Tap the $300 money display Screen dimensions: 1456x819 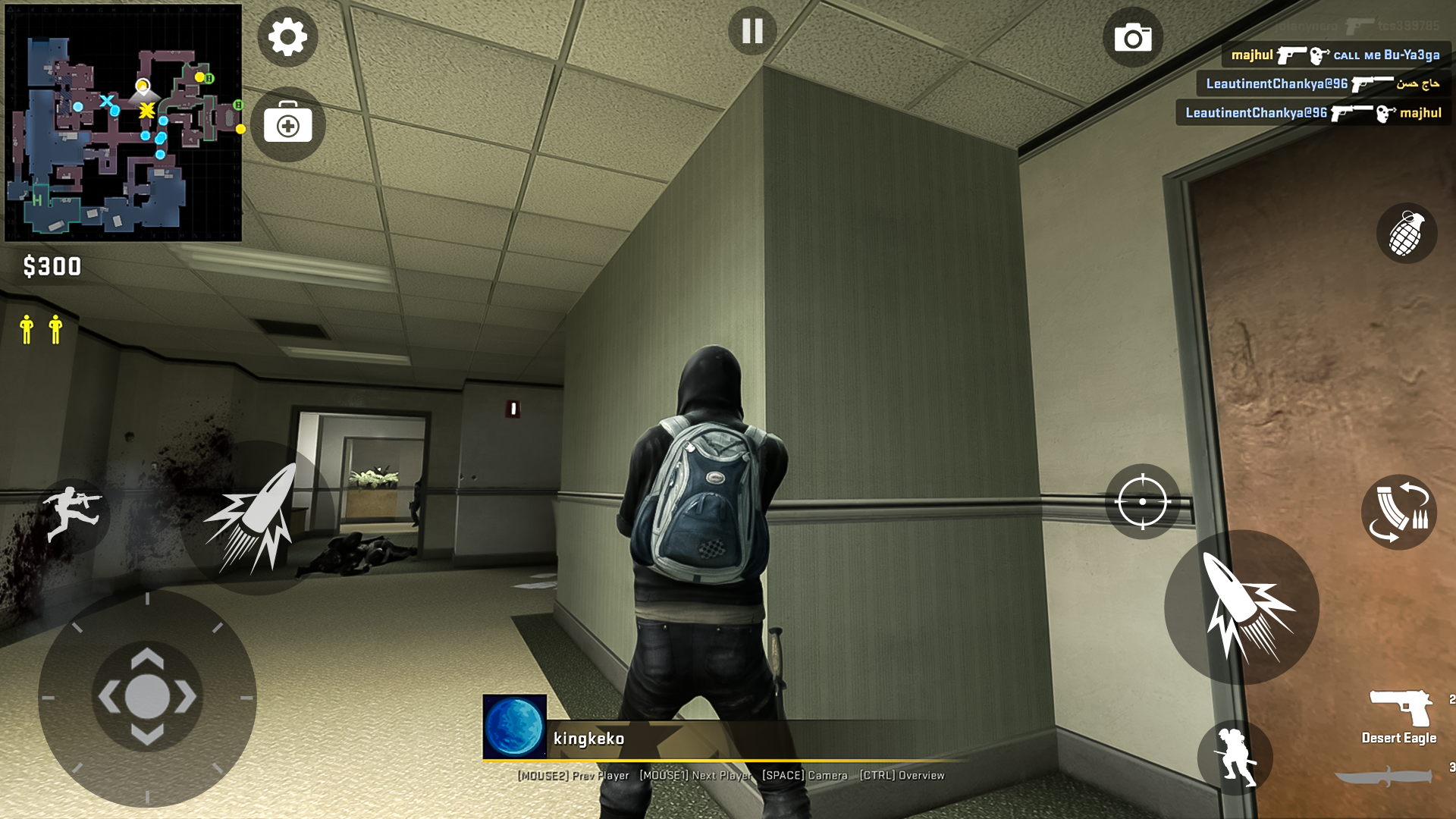53,267
